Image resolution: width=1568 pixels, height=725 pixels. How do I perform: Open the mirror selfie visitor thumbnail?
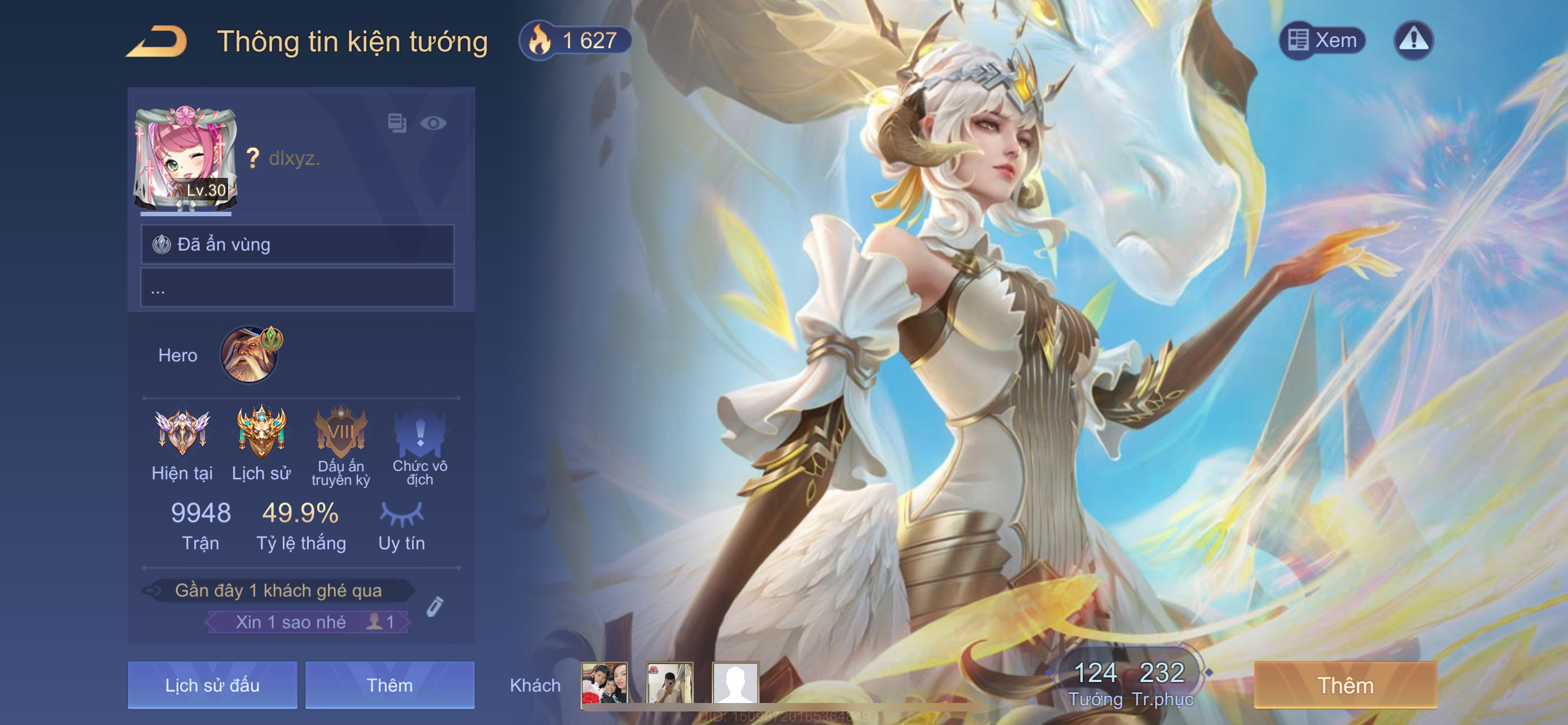pos(669,684)
